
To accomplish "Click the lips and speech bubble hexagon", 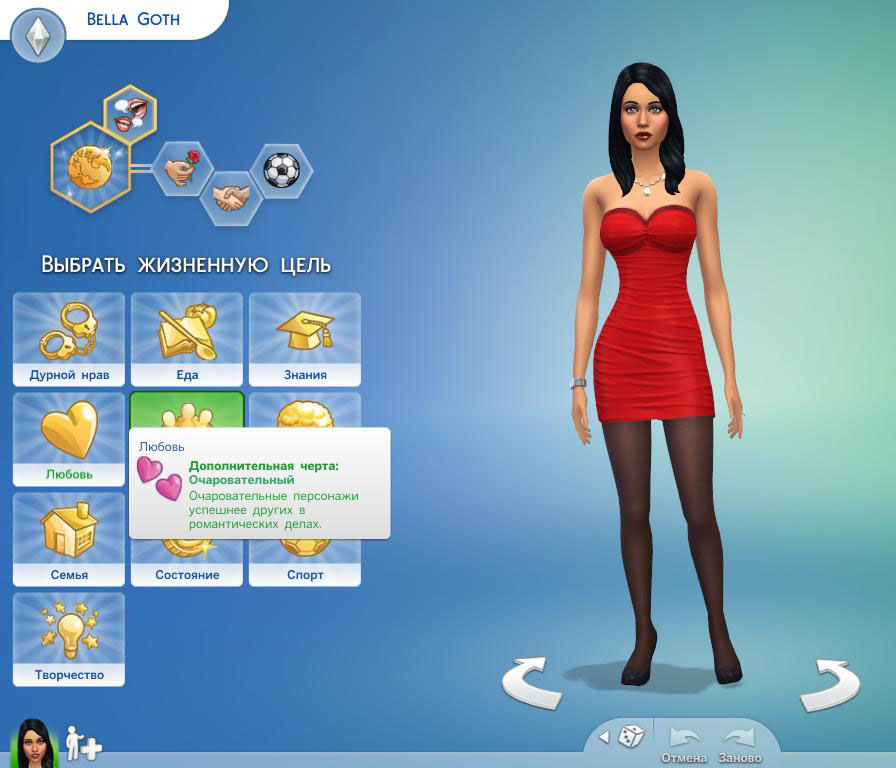I will (131, 112).
